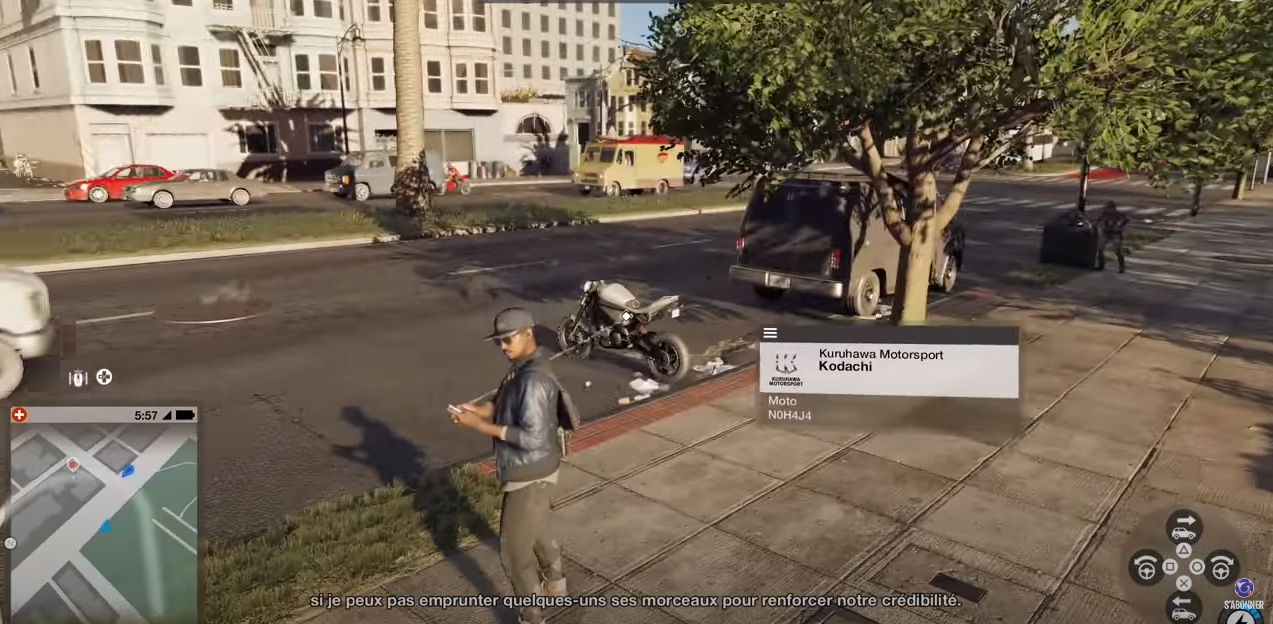
Task: Select the RC jumper gadget icon
Action: (x=78, y=377)
